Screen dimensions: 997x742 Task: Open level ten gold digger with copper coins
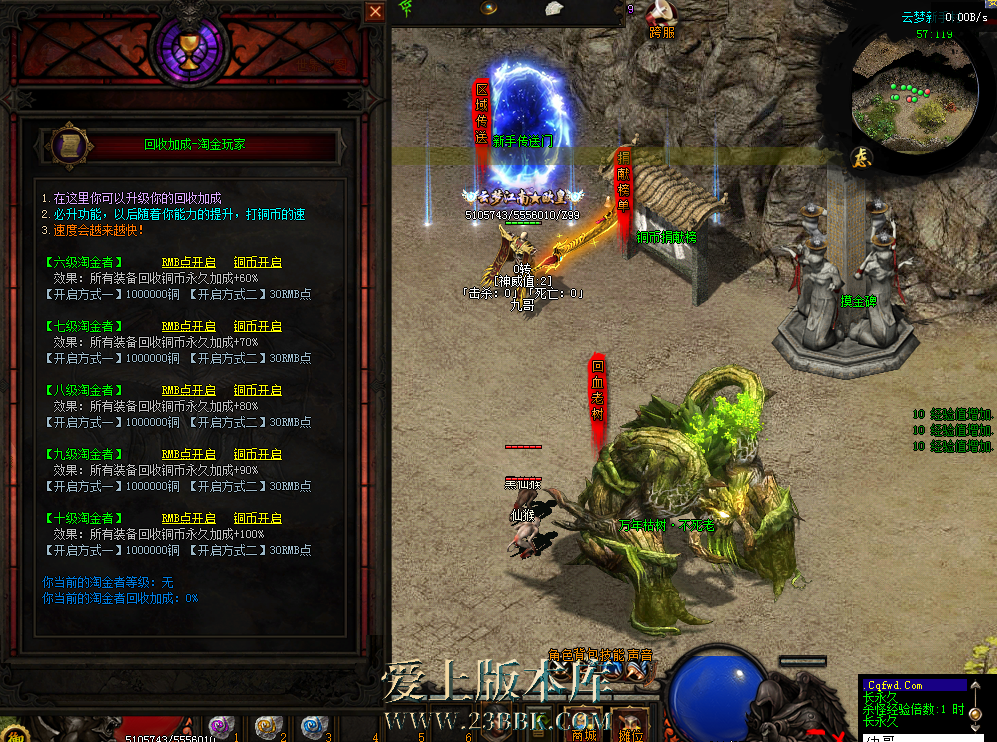click(258, 519)
